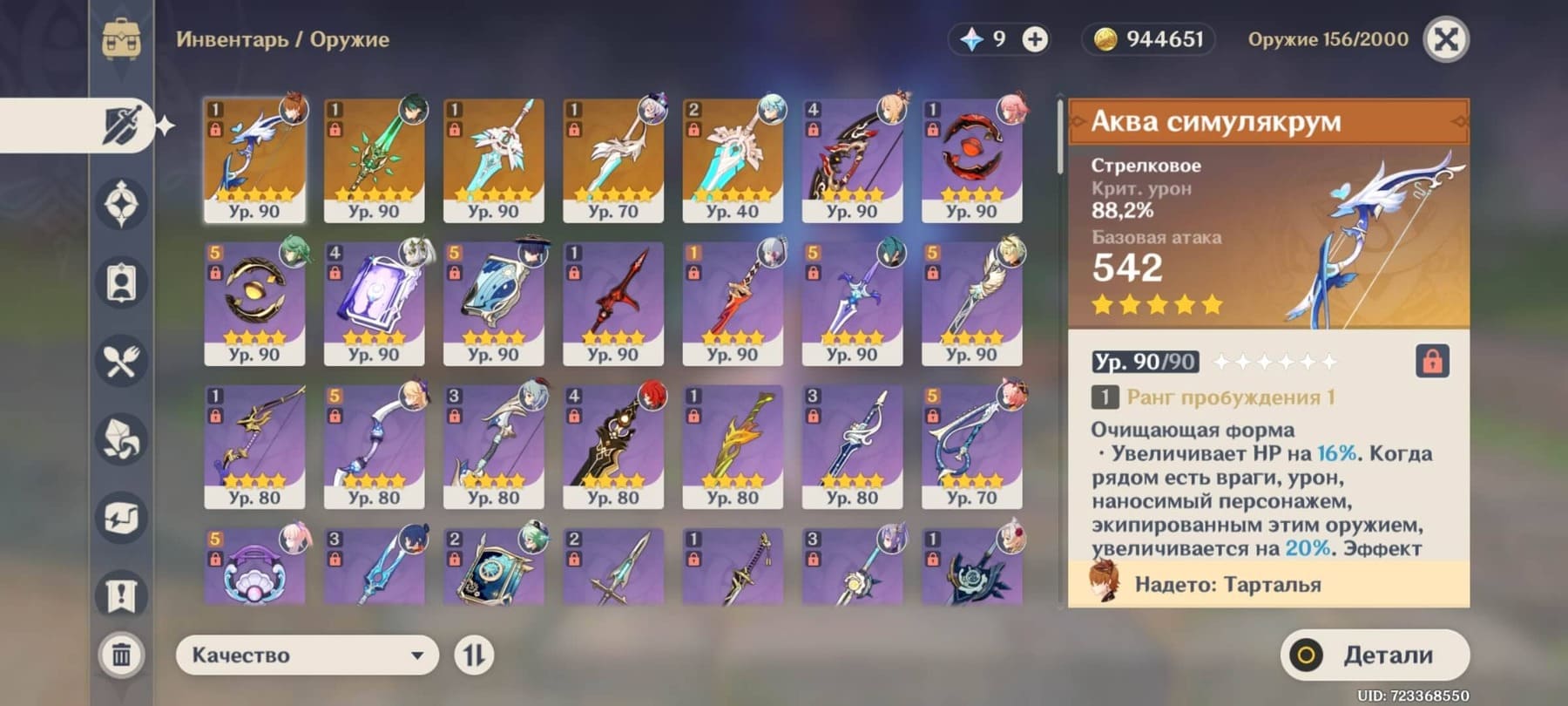The width and height of the screenshot is (1568, 706).
Task: Open the Качество sort dropdown
Action: 307,655
